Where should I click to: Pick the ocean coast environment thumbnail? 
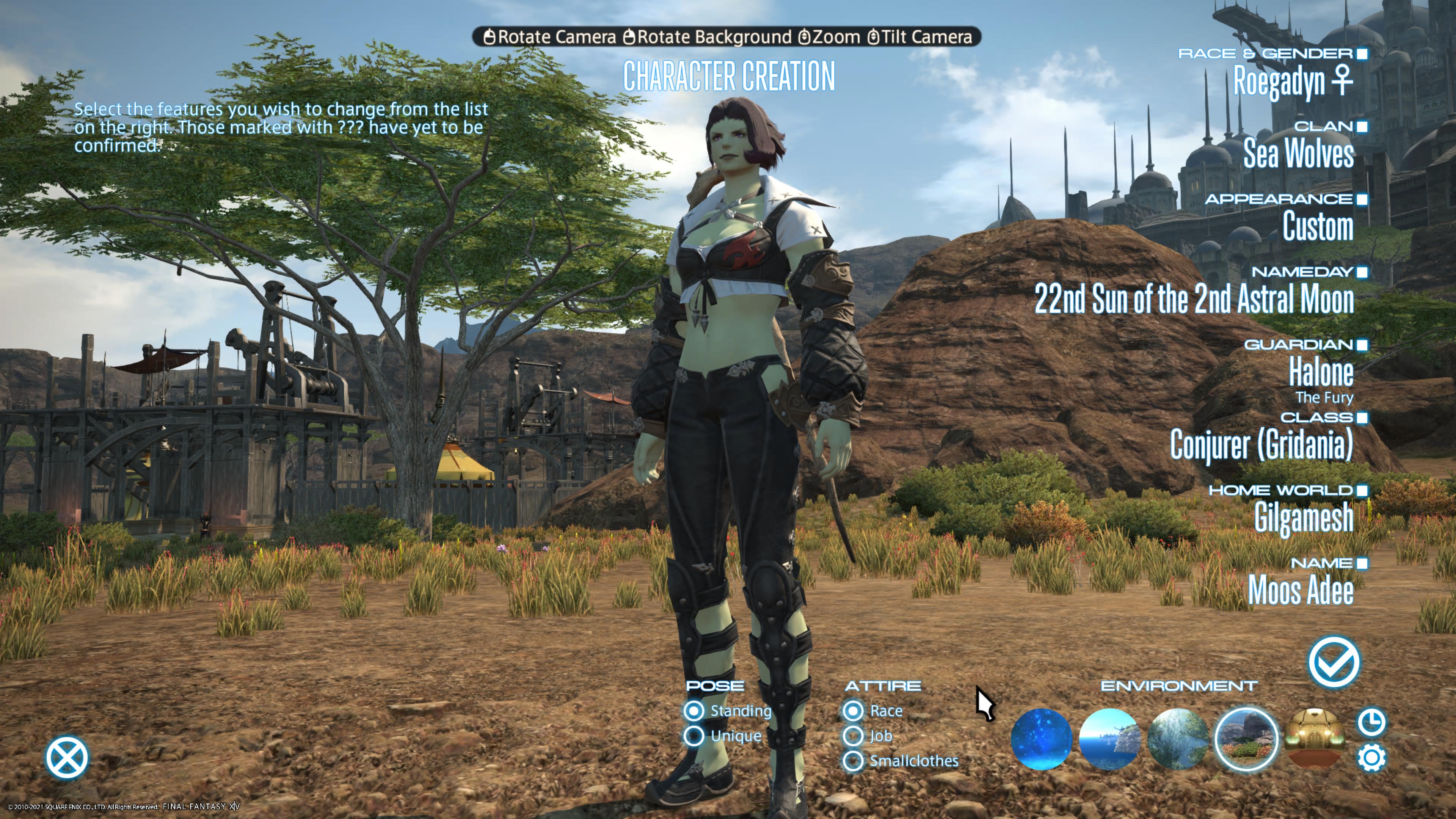(x=1109, y=738)
